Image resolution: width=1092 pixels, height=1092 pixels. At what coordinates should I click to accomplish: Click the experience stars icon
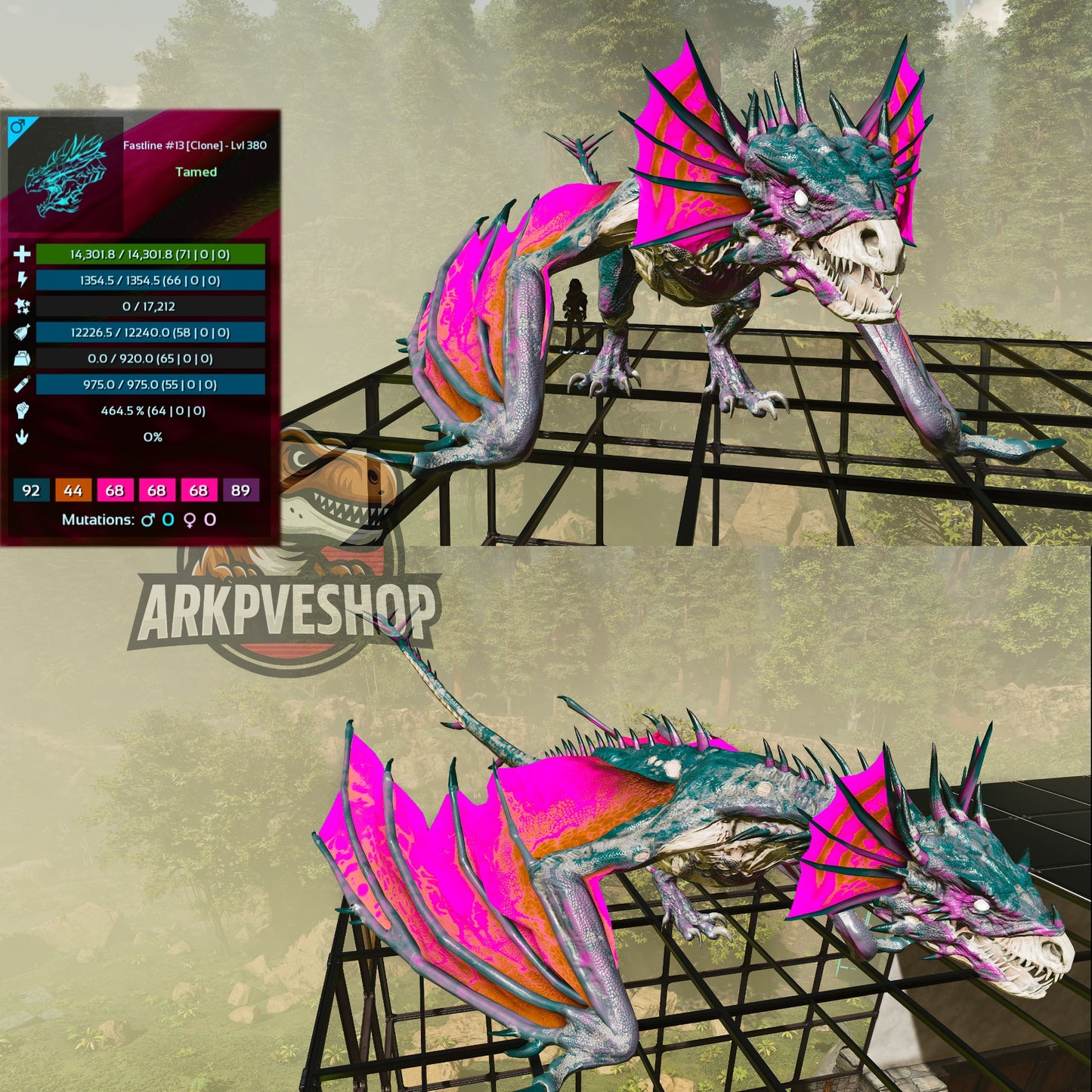tap(23, 307)
